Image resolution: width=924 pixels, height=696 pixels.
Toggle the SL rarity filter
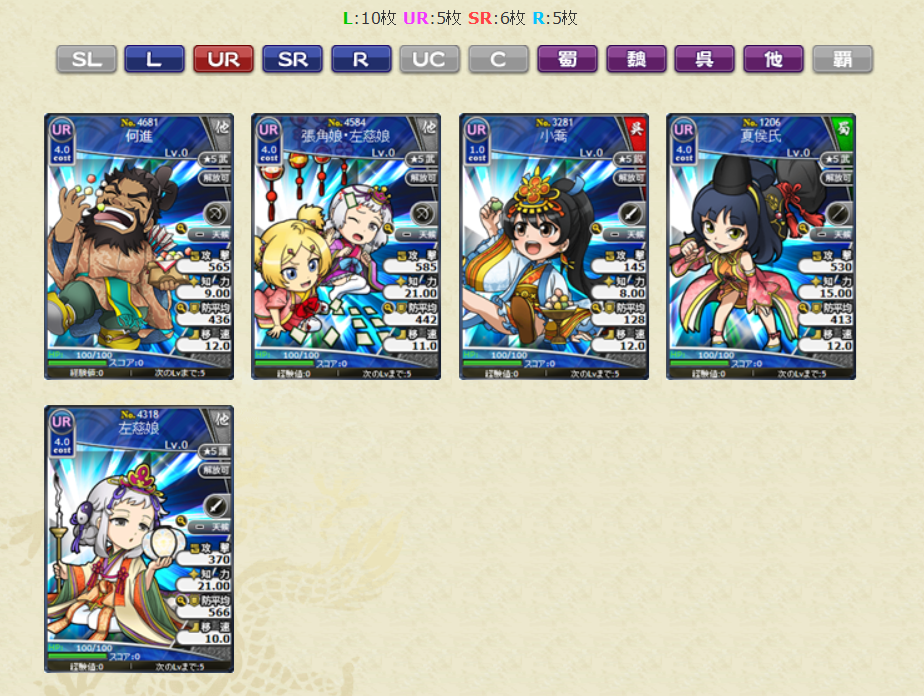86,59
